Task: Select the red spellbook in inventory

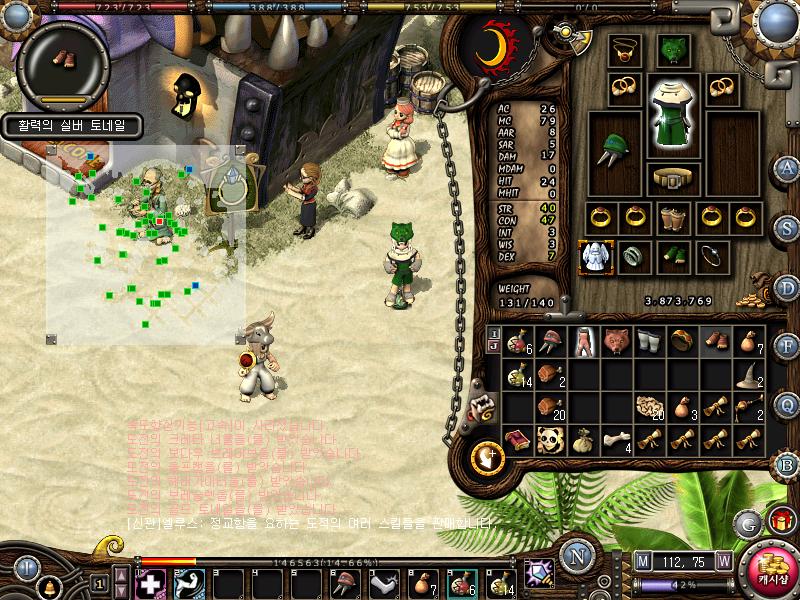Action: [x=517, y=438]
